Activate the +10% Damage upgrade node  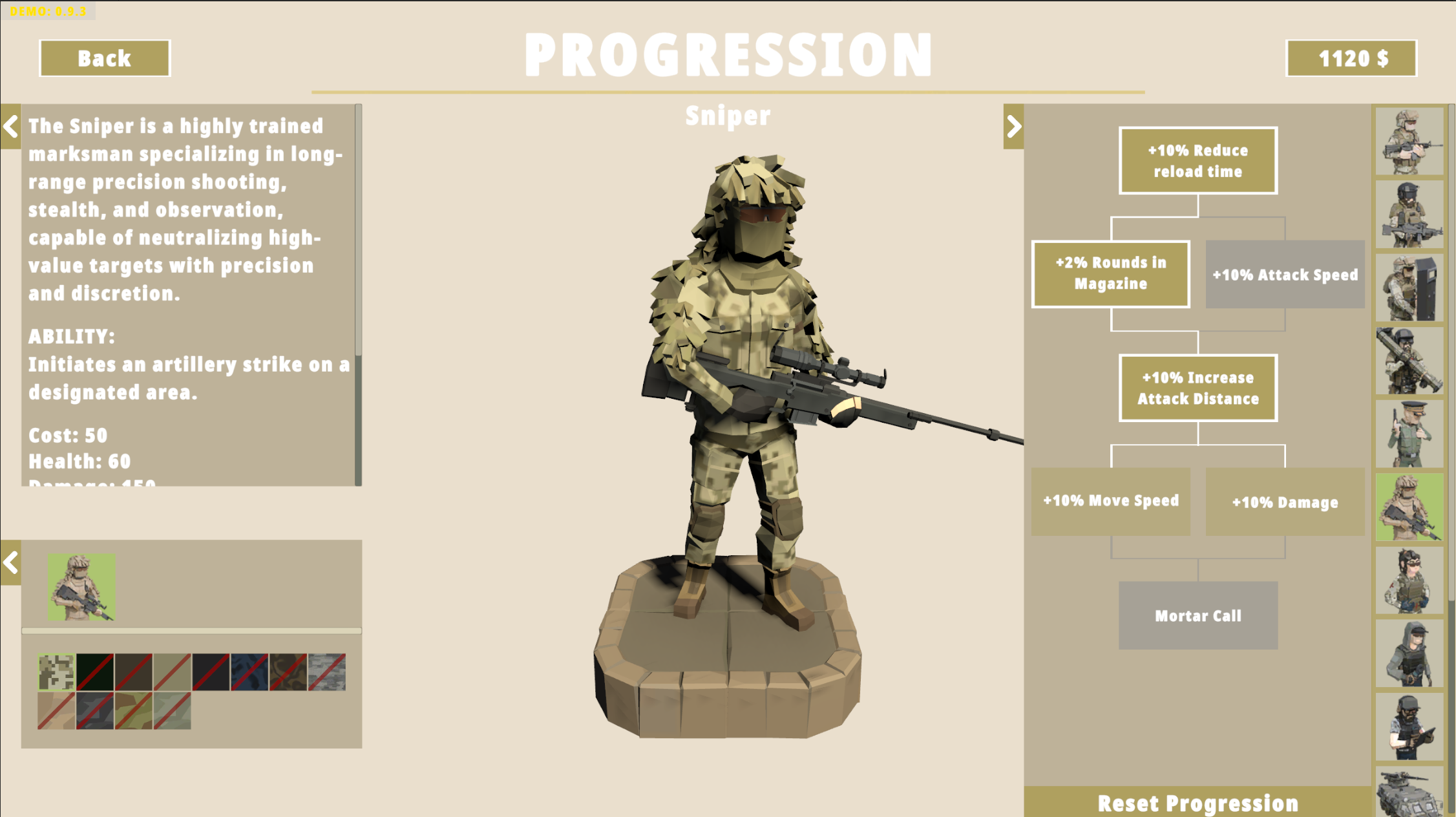coord(1285,502)
